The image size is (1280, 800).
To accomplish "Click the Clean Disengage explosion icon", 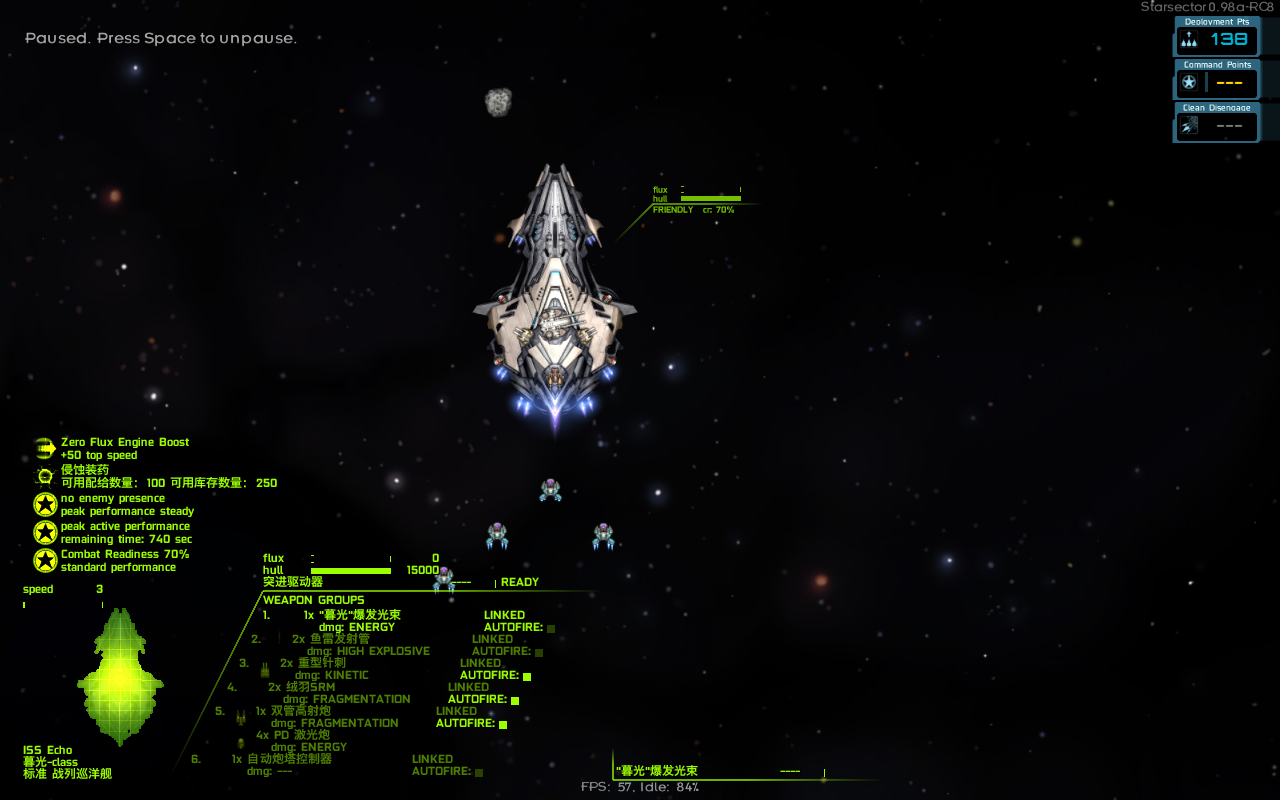I will (1187, 125).
